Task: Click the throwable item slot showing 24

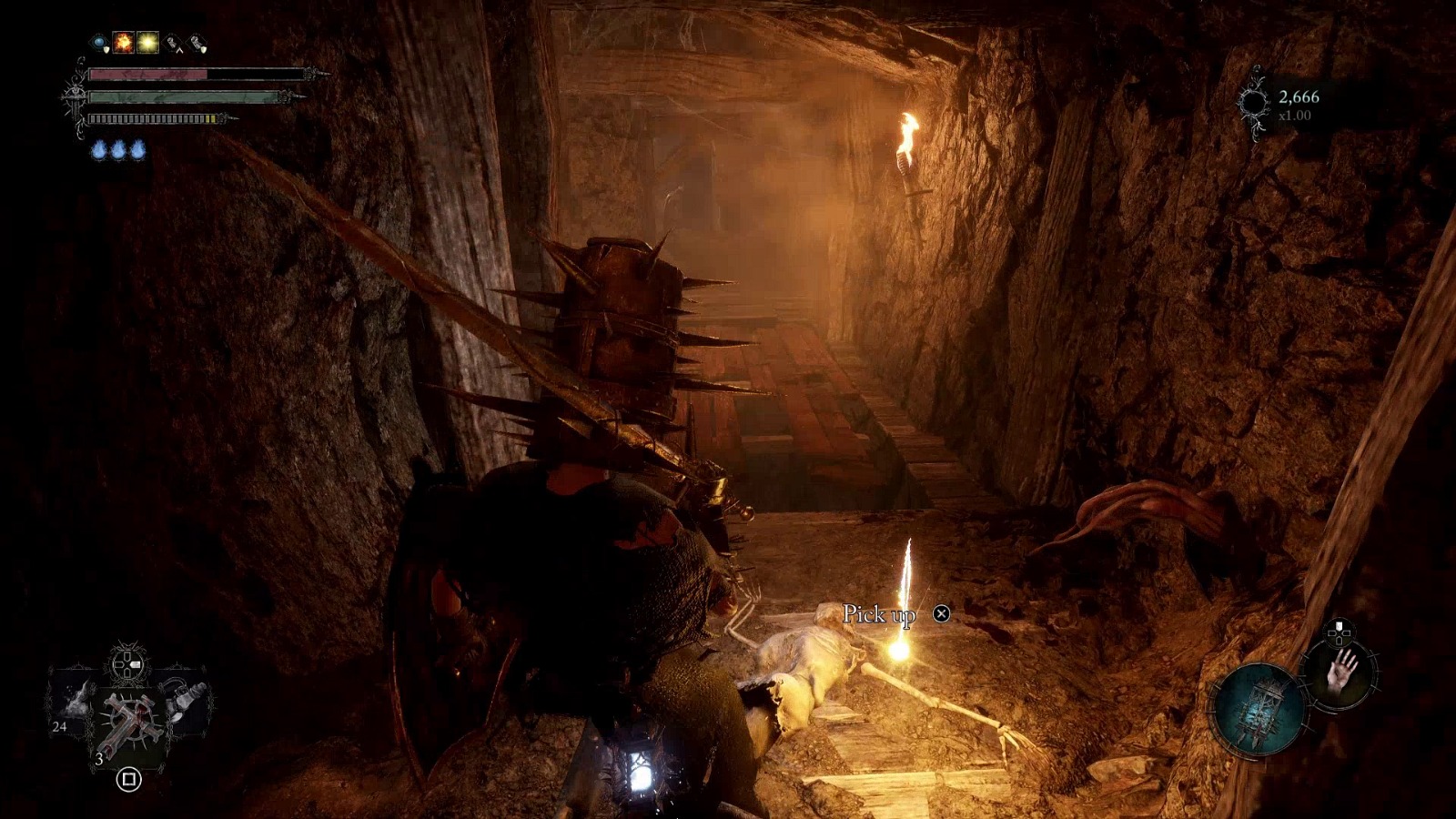Action: point(75,704)
